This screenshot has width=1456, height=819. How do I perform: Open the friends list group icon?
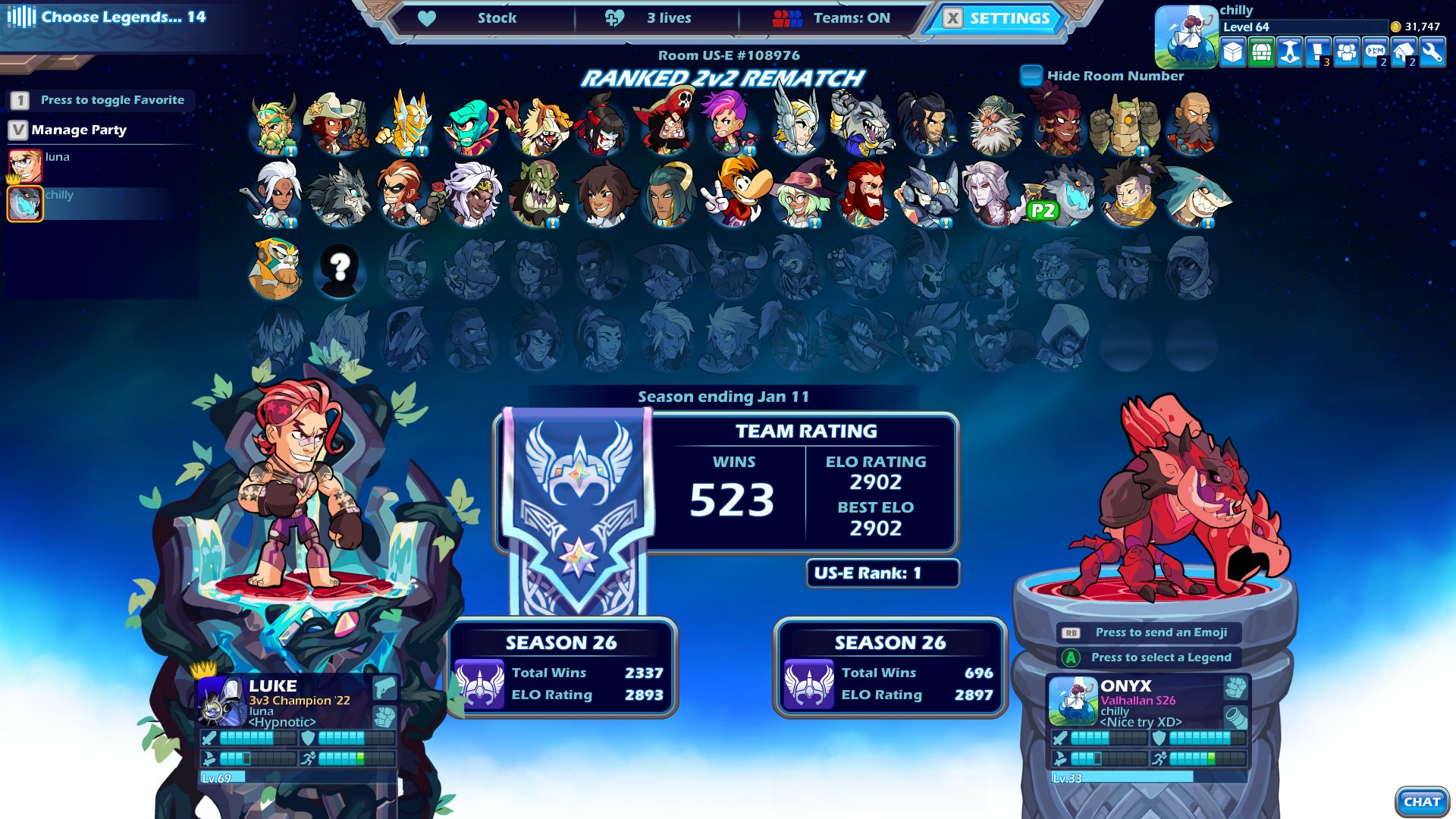pos(1346,53)
